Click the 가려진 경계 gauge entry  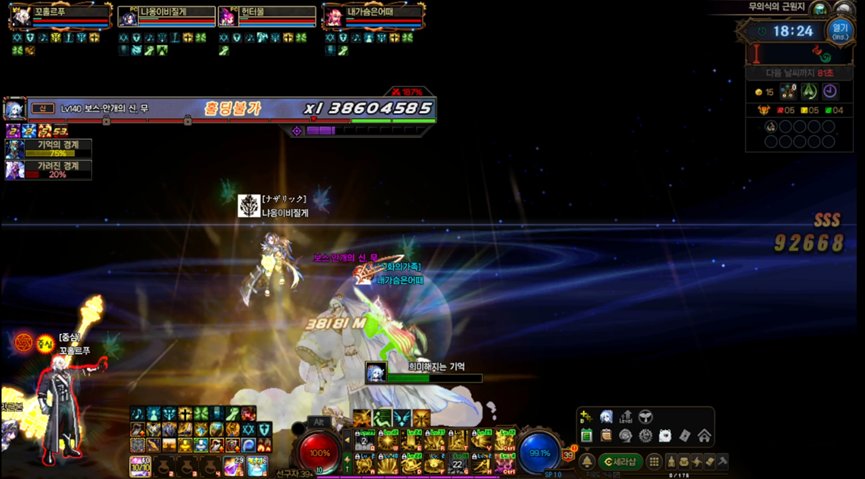[48, 169]
